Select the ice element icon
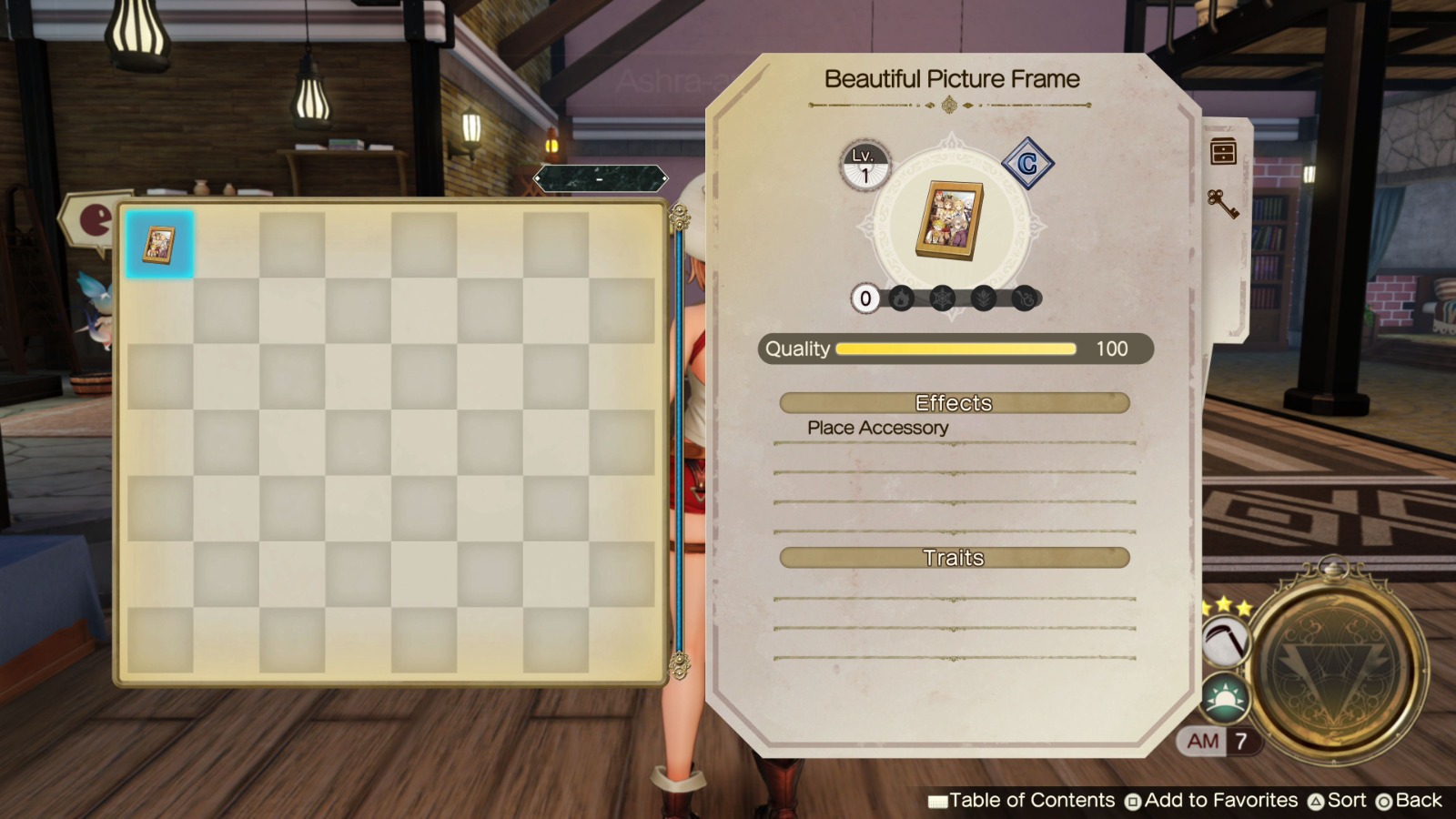The width and height of the screenshot is (1456, 819). pyautogui.click(x=942, y=298)
